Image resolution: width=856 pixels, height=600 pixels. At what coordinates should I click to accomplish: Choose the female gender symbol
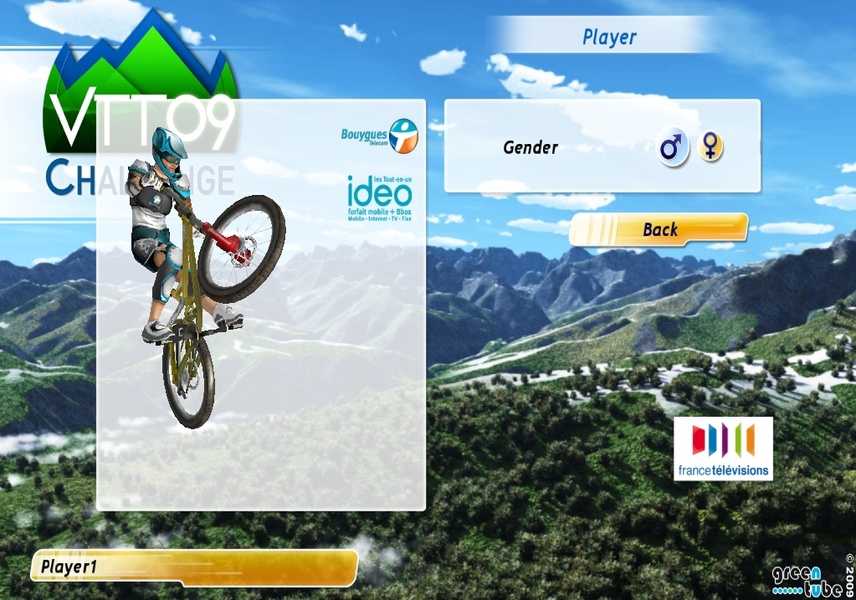tap(711, 147)
